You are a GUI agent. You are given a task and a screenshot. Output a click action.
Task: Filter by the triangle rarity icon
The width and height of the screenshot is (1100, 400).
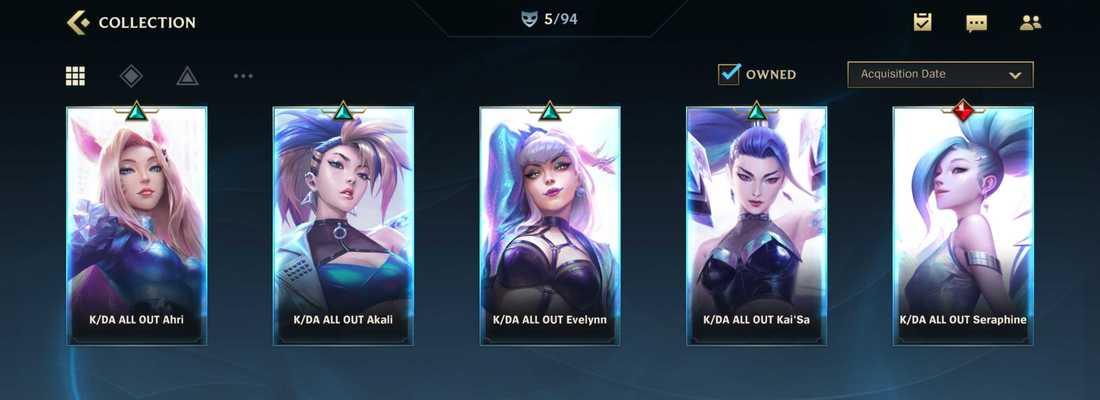(187, 75)
